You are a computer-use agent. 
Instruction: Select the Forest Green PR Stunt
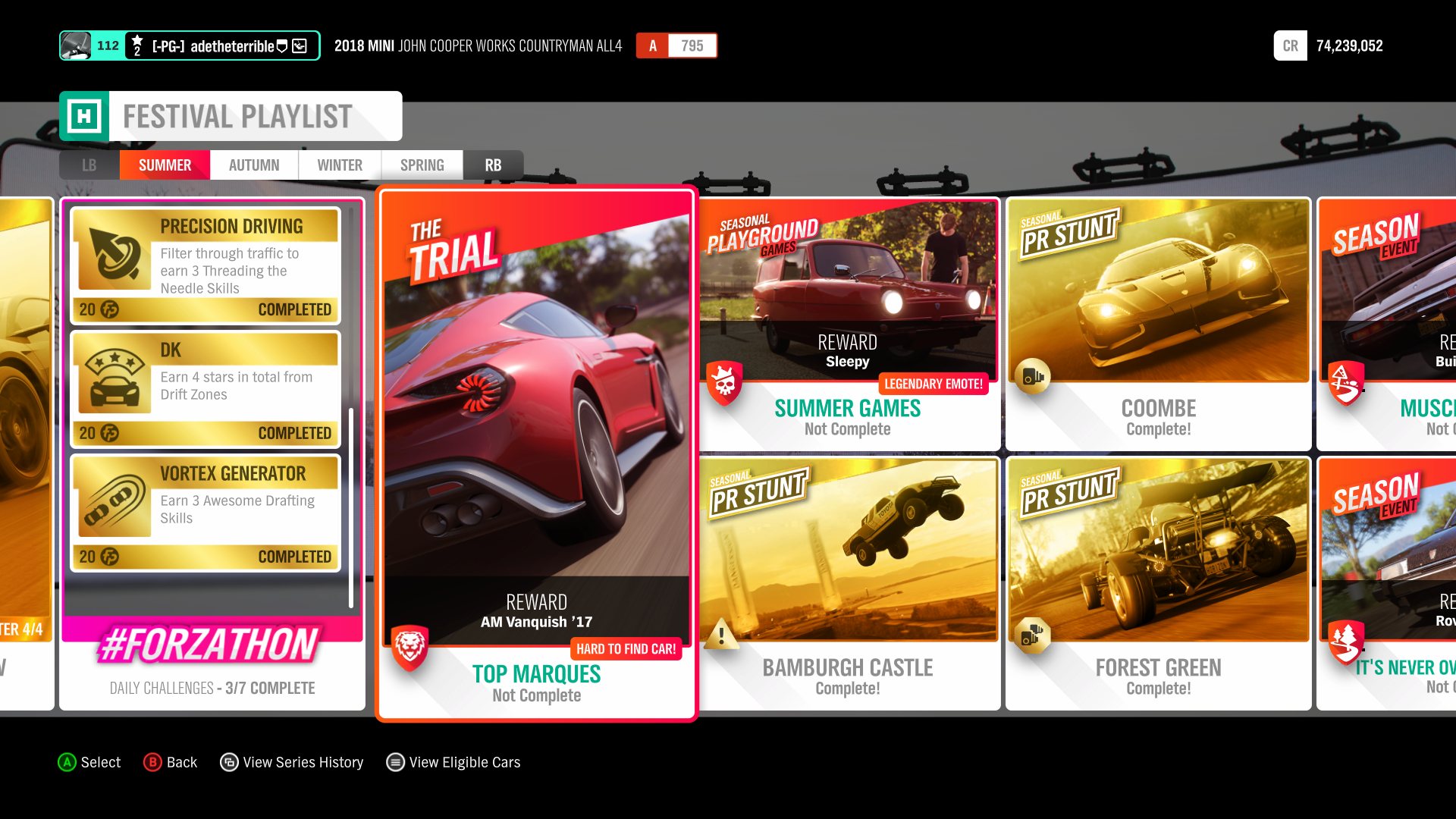(x=1158, y=584)
